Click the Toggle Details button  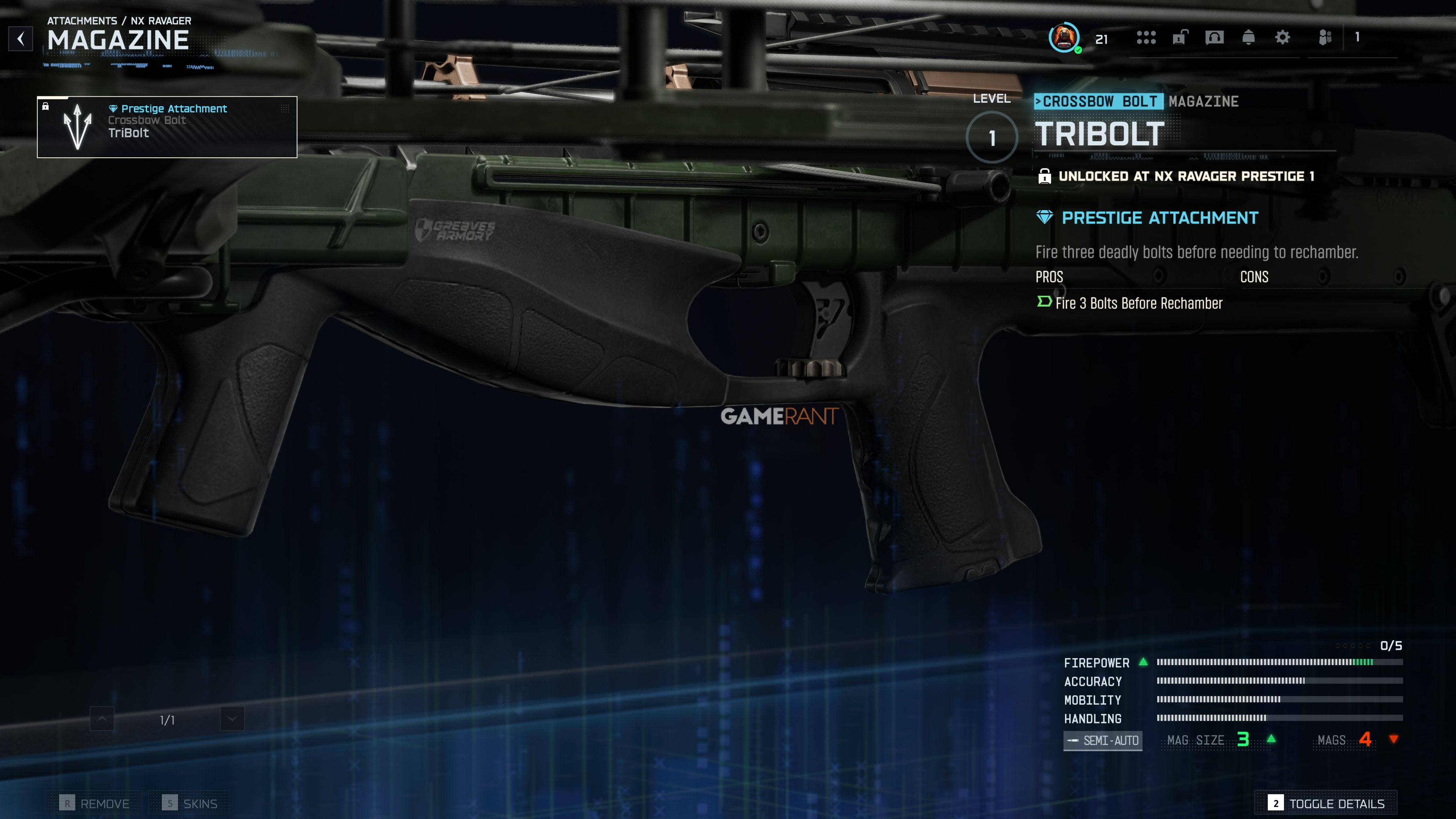(x=1326, y=803)
